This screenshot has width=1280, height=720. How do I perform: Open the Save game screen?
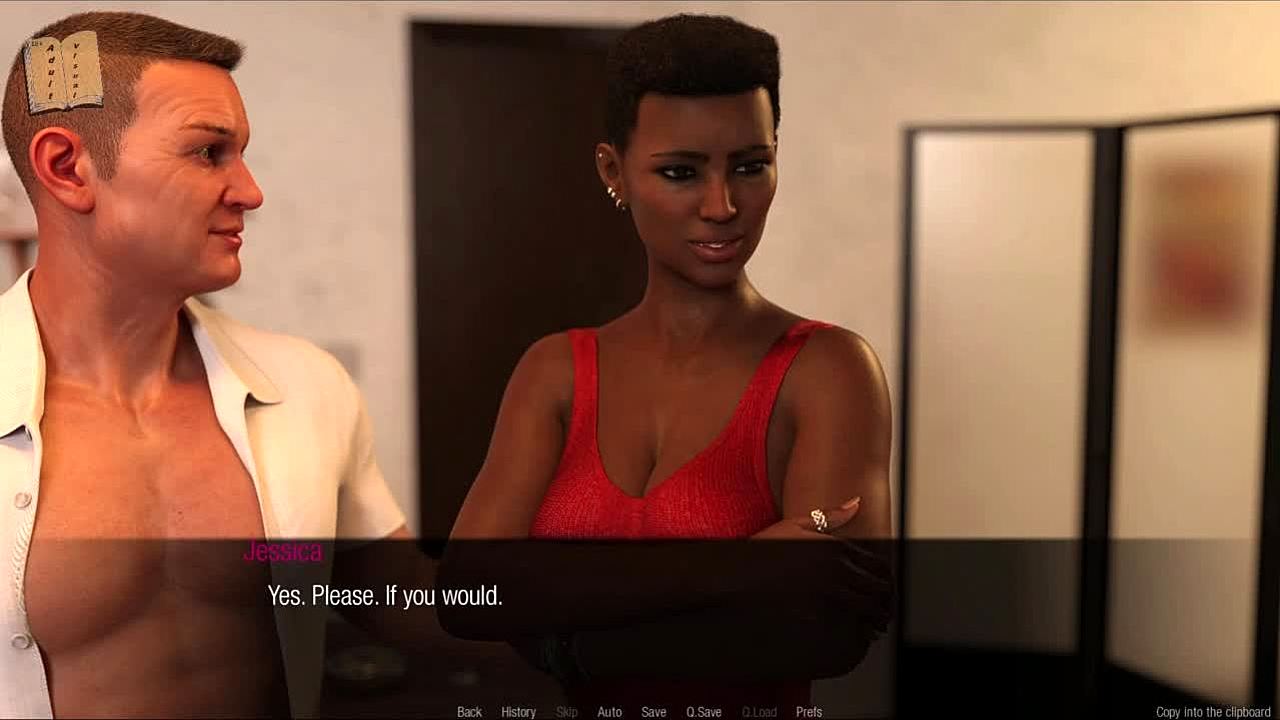coord(654,712)
